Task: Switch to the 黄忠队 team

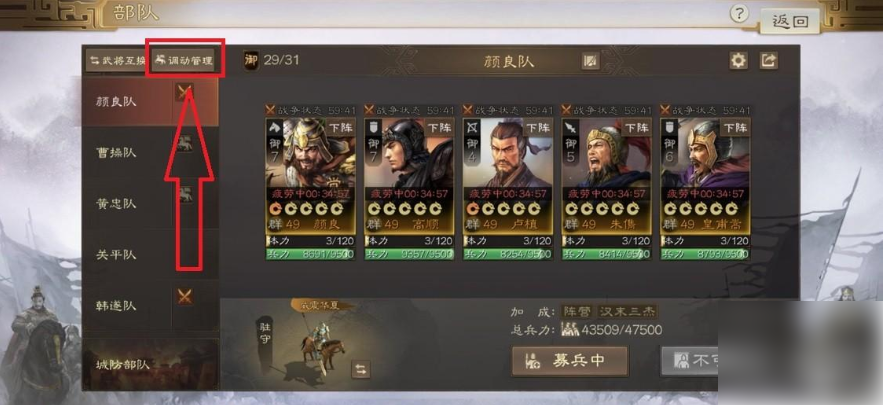Action: (x=117, y=203)
